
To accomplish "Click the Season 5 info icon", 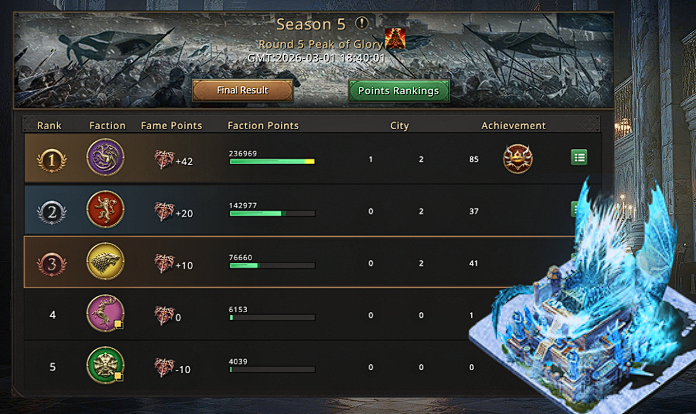I will (362, 22).
